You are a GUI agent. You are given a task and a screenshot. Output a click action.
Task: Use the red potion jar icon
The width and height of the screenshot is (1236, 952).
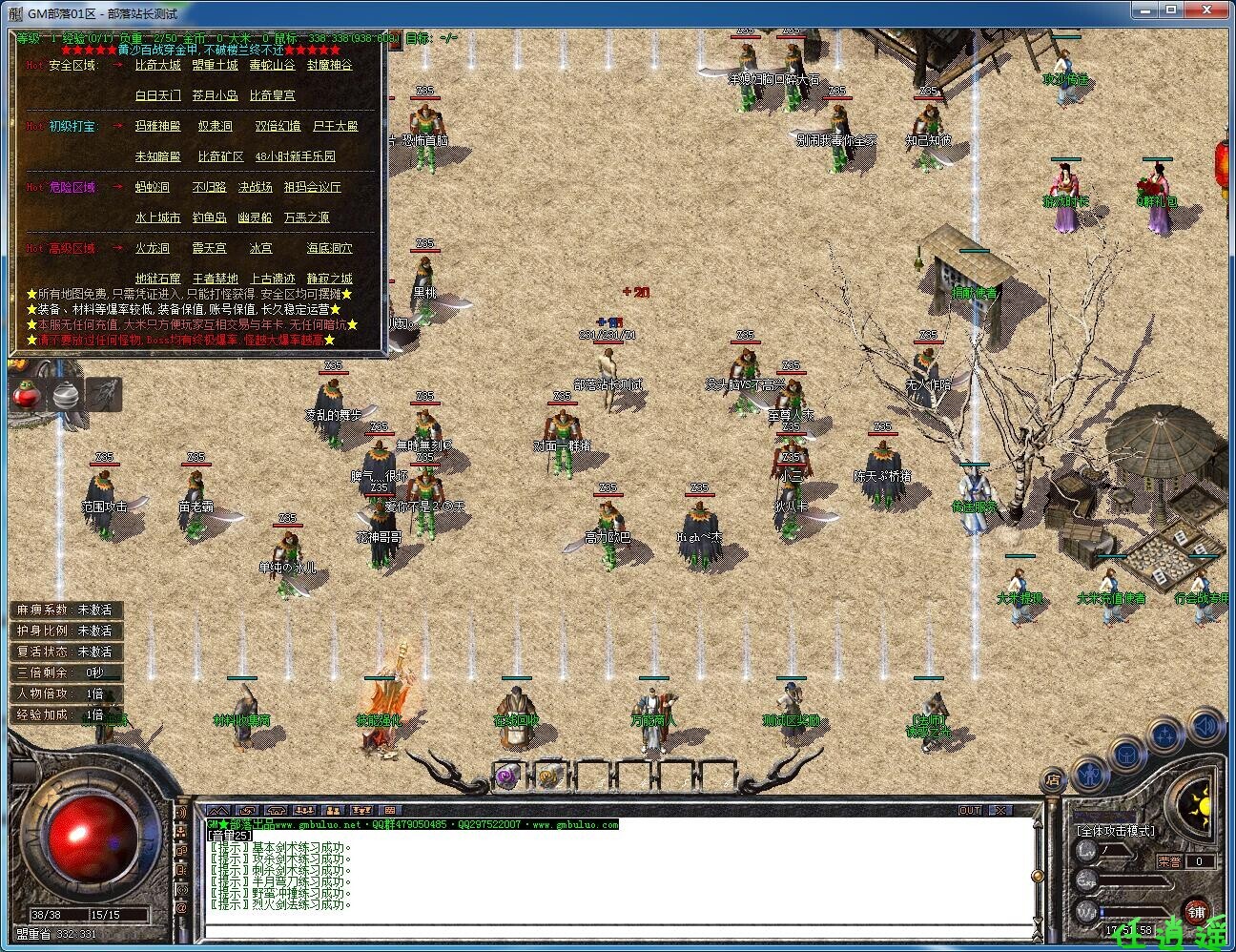point(26,395)
